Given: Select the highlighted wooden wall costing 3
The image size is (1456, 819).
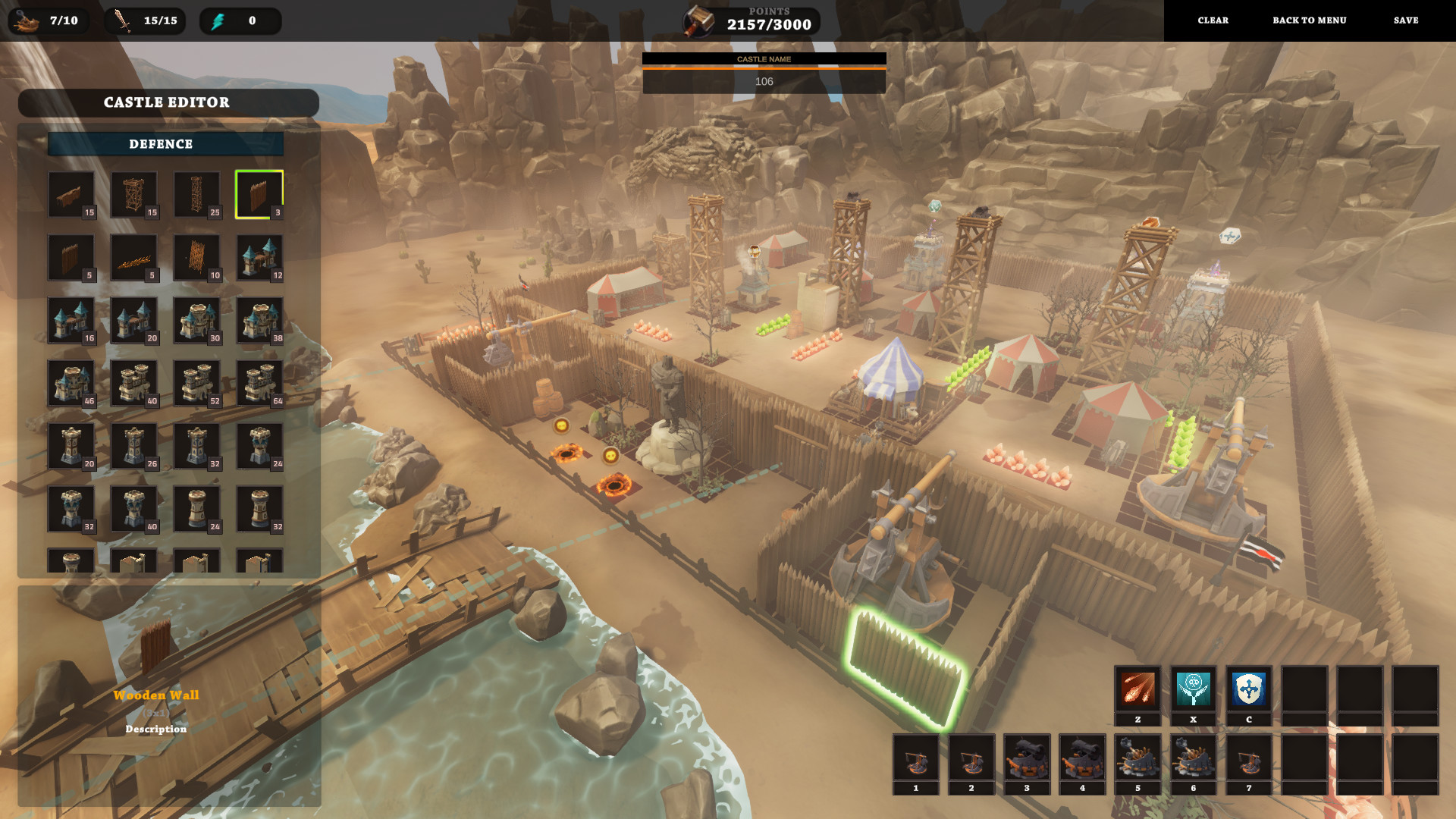Looking at the screenshot, I should pos(259,194).
